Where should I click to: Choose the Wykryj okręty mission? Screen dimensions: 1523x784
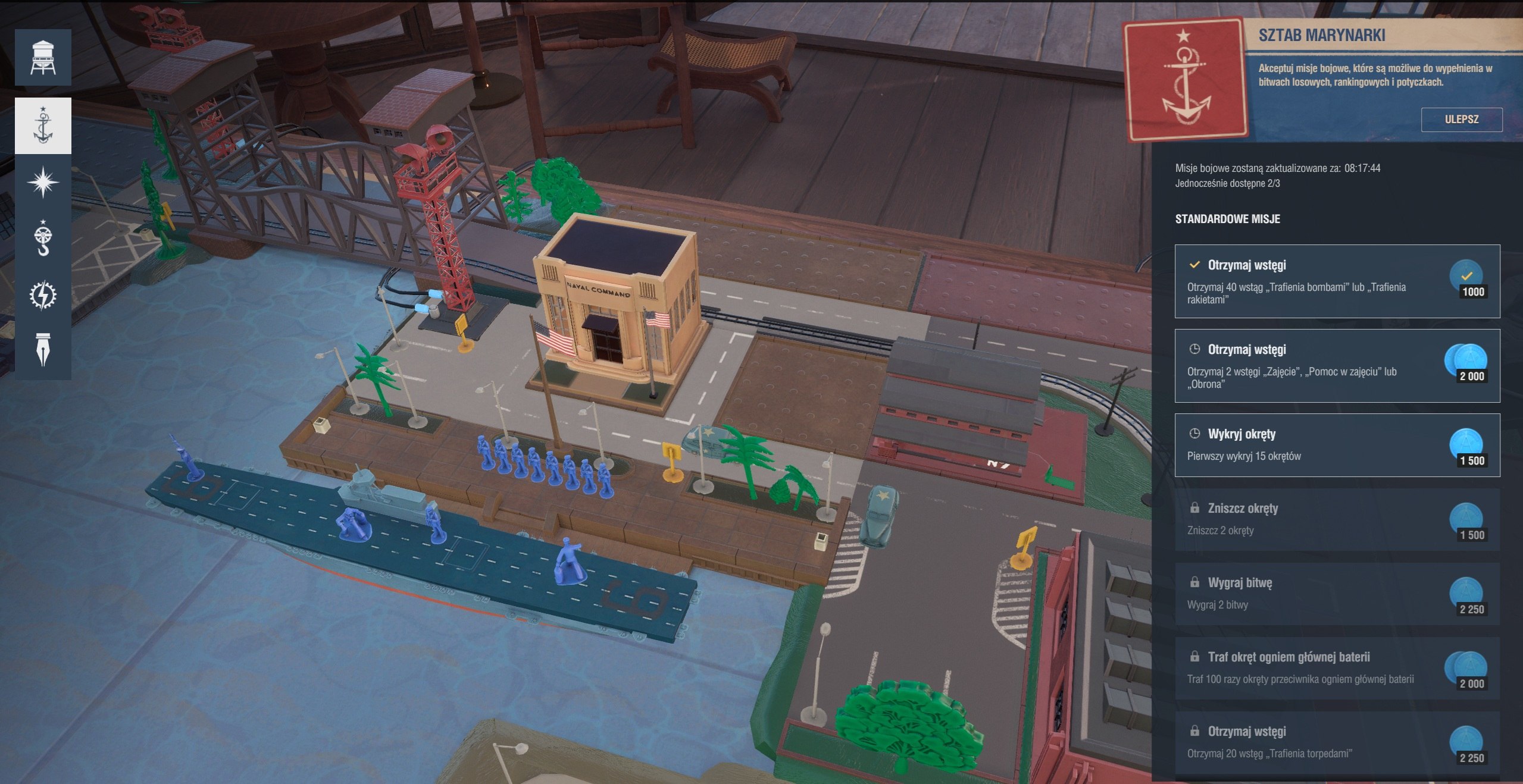pyautogui.click(x=1337, y=445)
